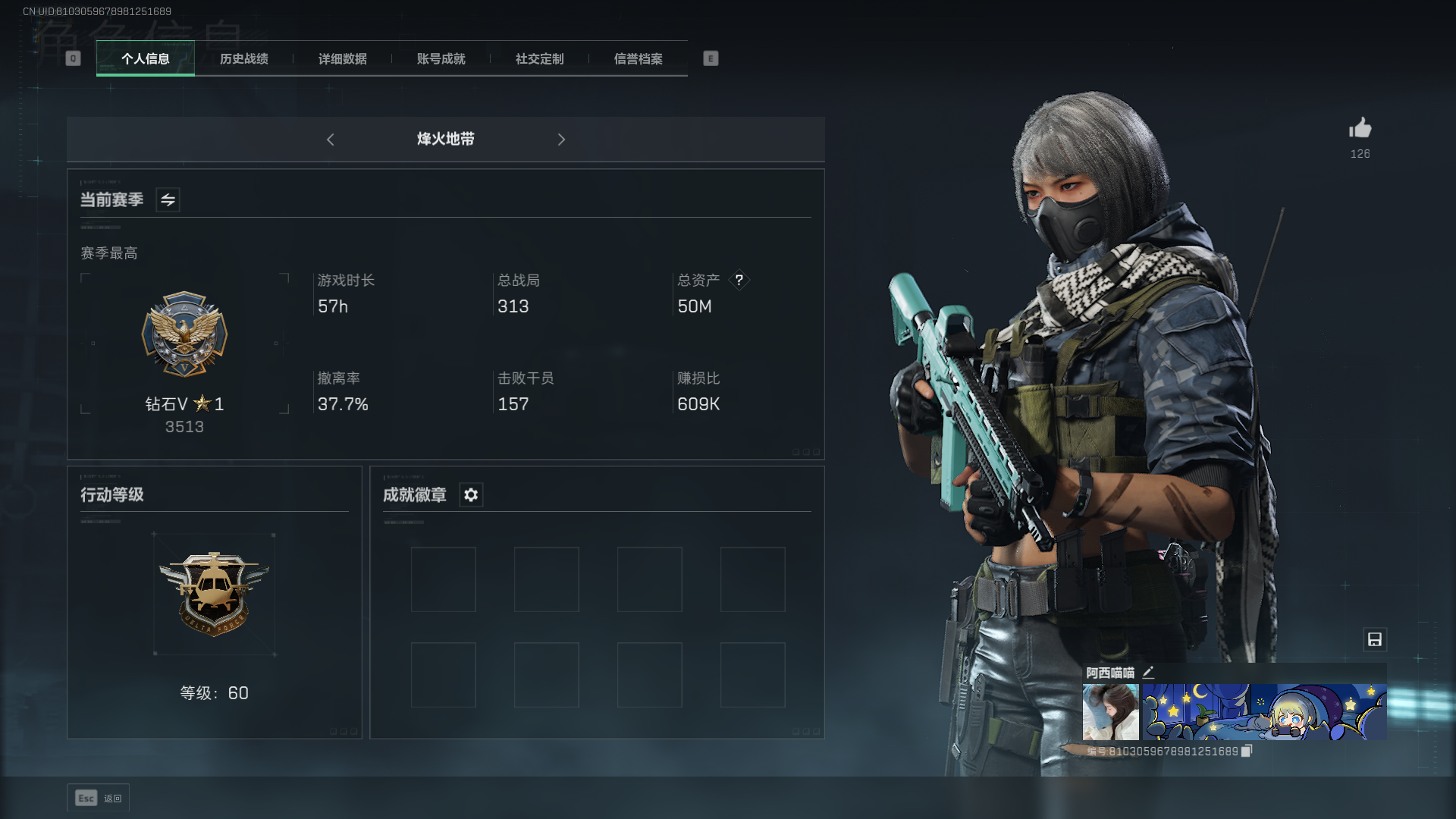Select the 详细数据 tab
1456x819 pixels.
coord(342,59)
